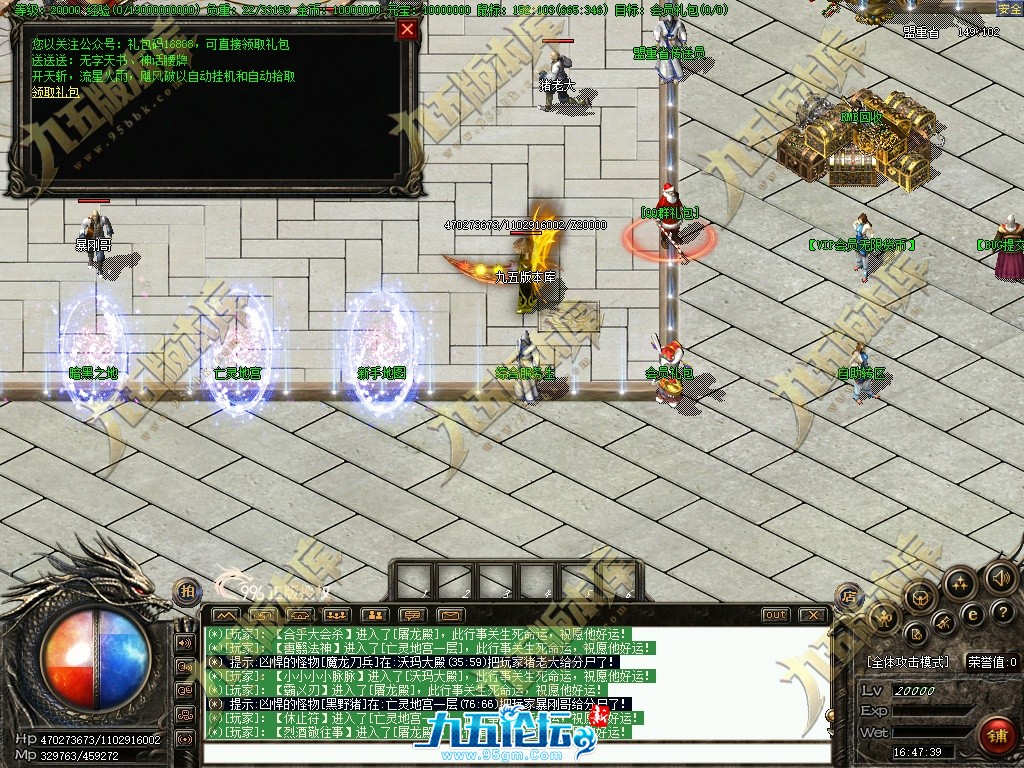Open the mail envelope chat button

point(450,614)
